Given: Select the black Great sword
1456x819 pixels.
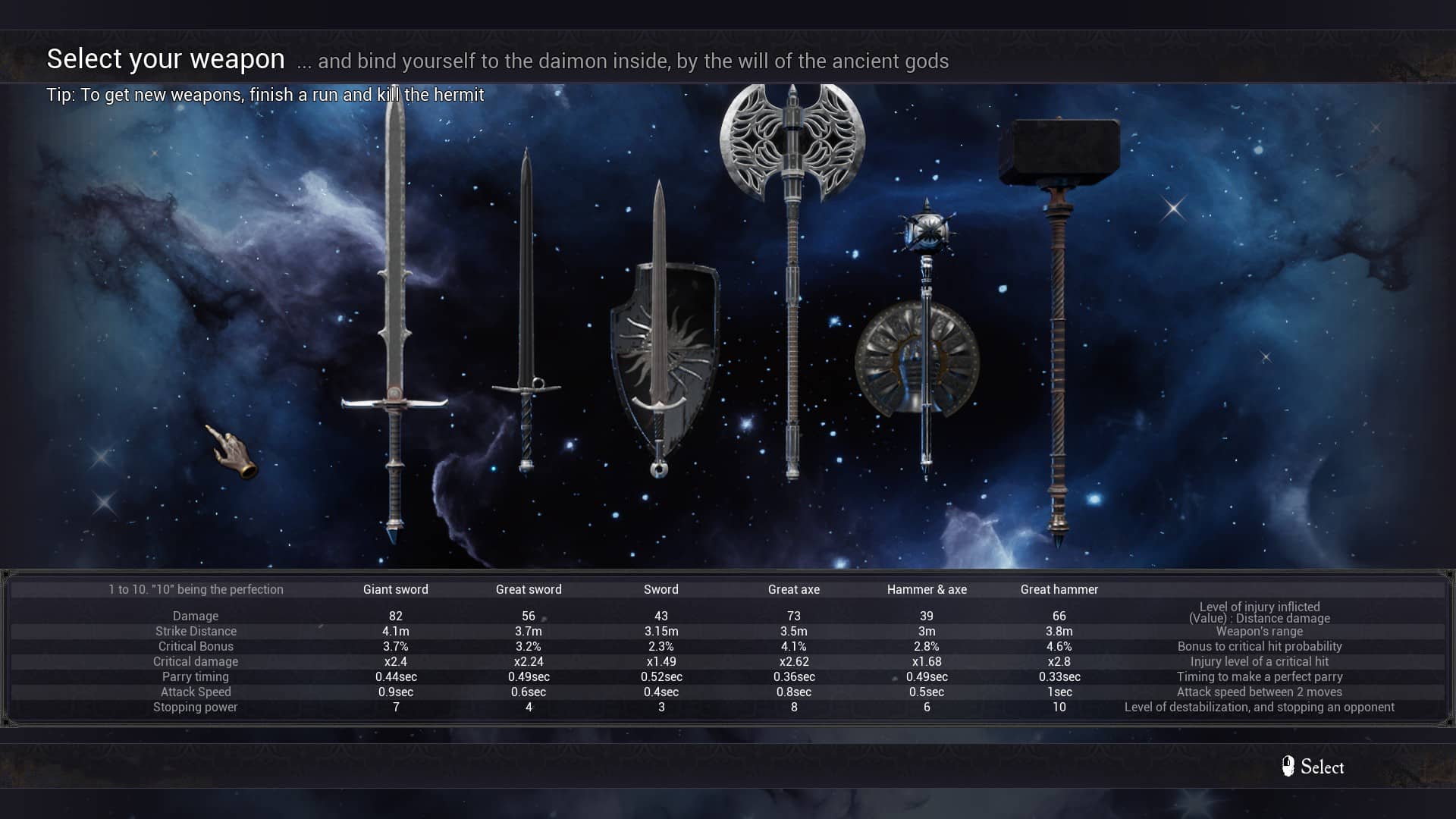Looking at the screenshot, I should [x=526, y=318].
